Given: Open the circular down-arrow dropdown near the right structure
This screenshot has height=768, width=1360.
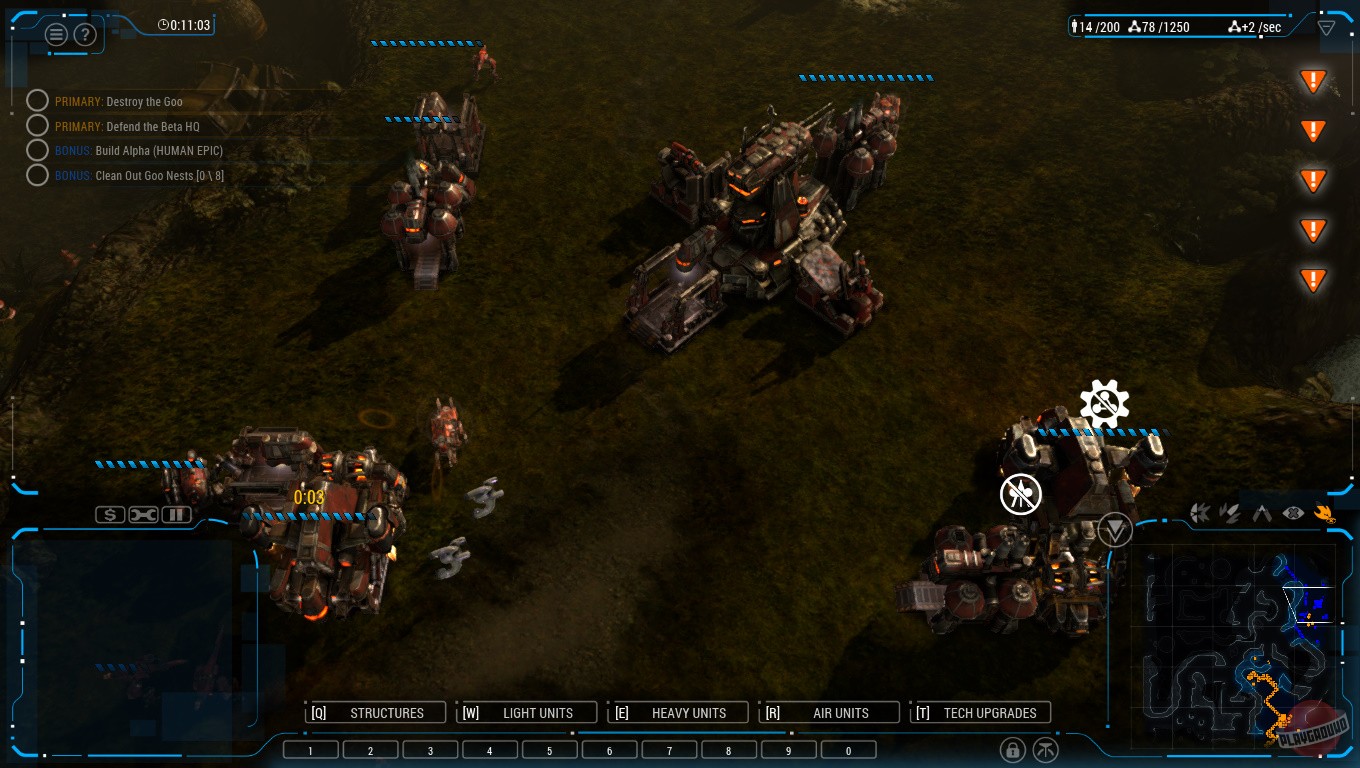Looking at the screenshot, I should 1115,530.
